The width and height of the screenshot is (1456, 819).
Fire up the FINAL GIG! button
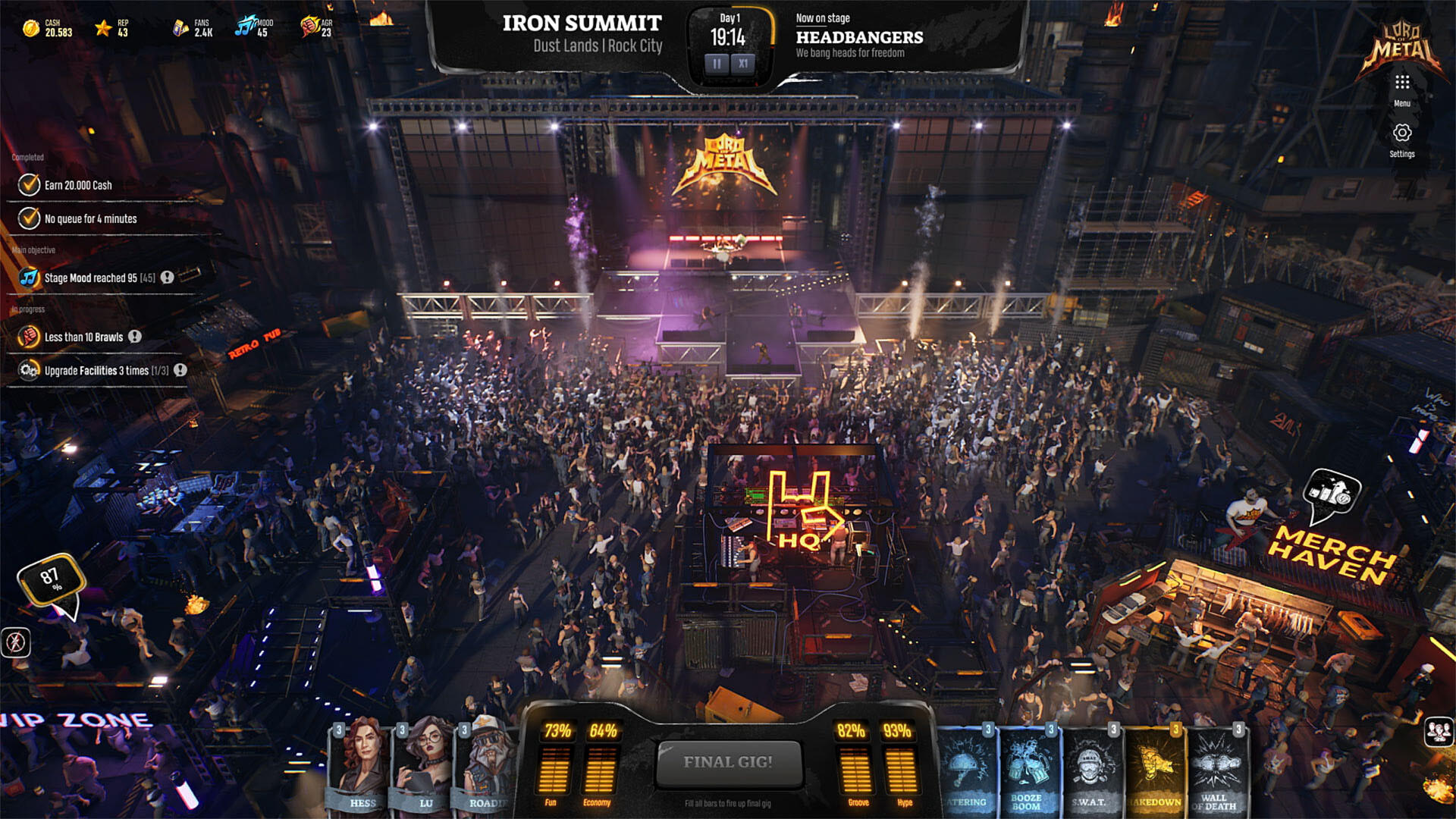pos(728,762)
